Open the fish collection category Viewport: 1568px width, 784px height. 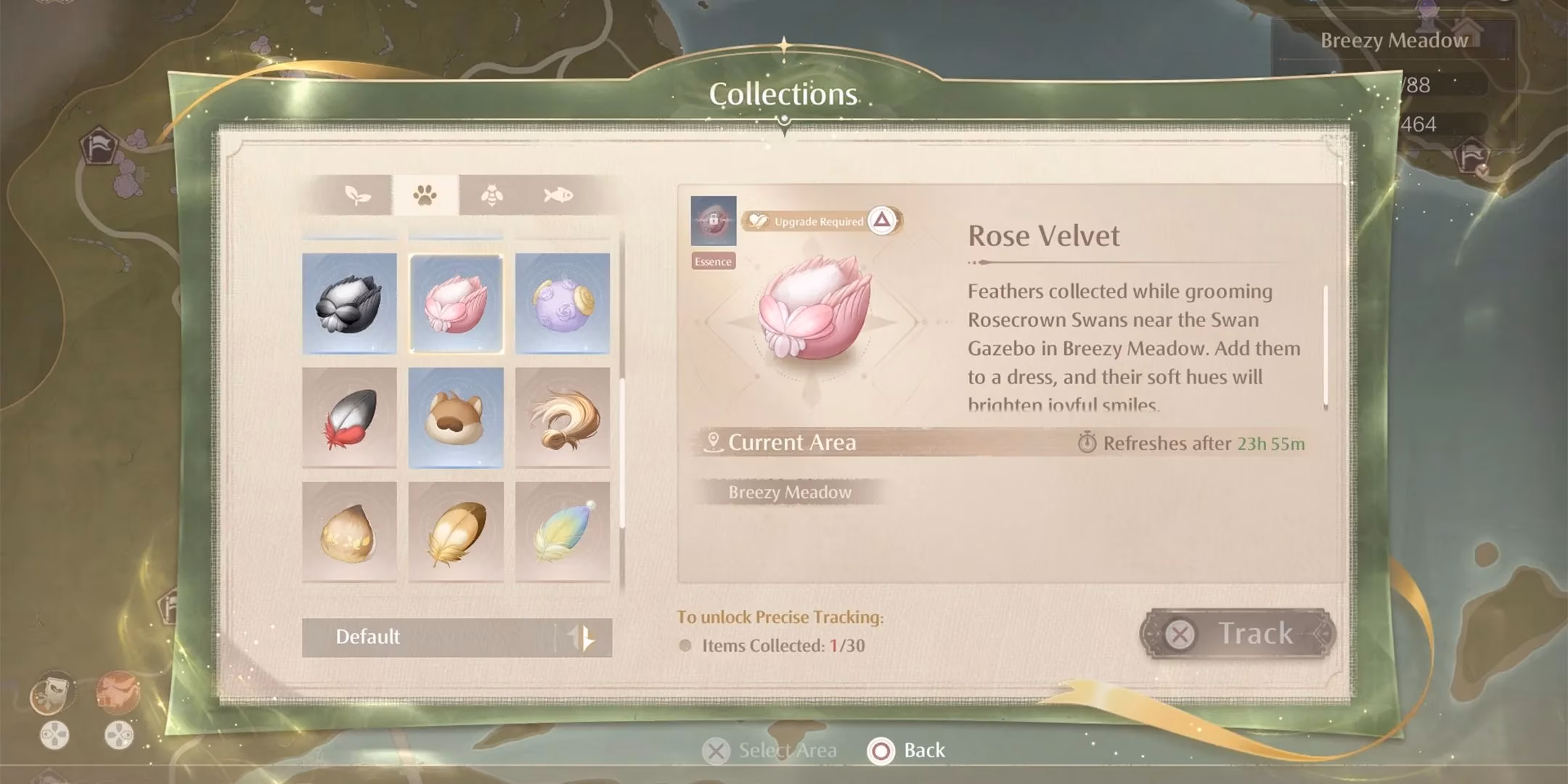point(559,195)
